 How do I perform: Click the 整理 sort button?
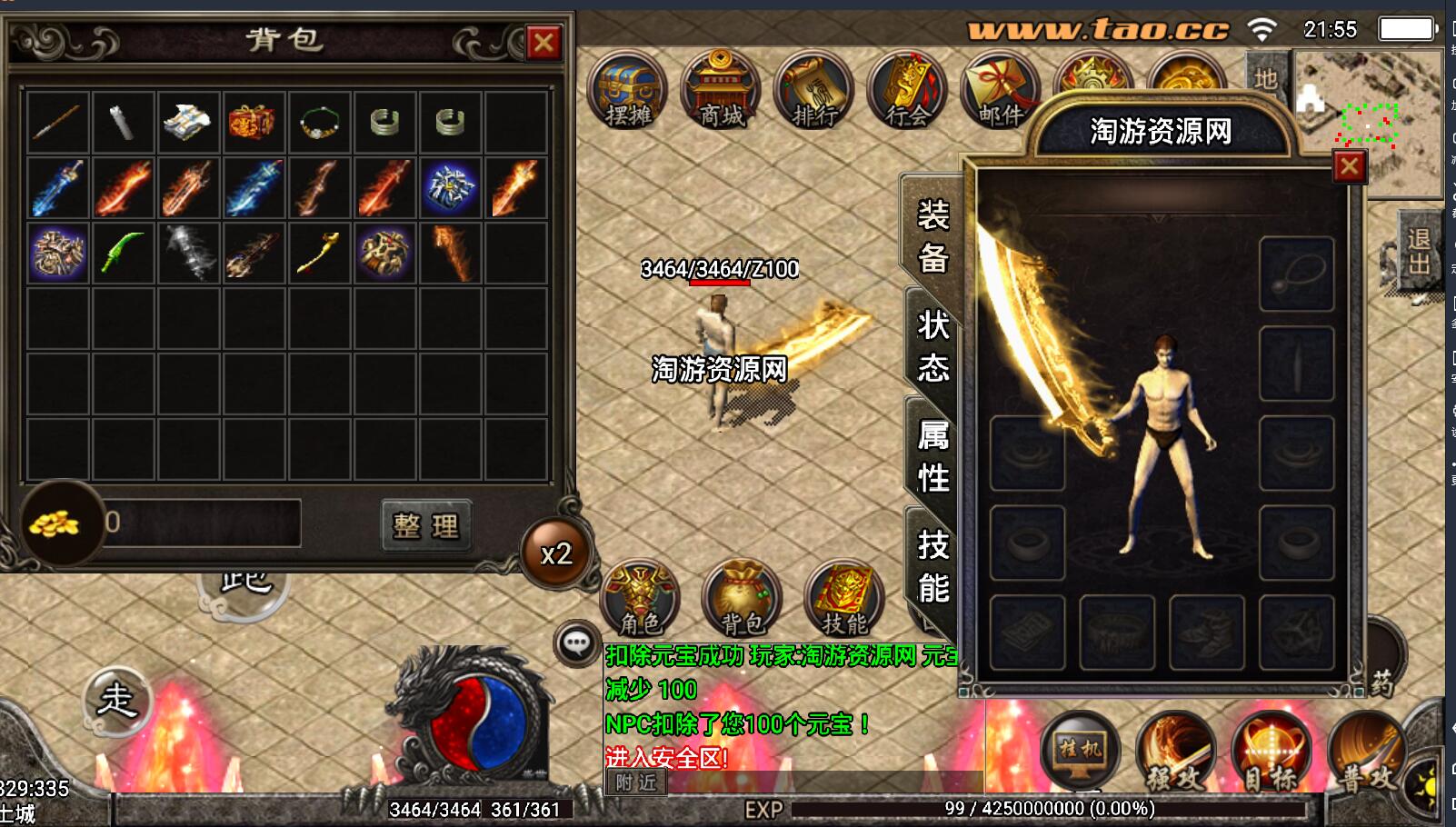pyautogui.click(x=426, y=525)
